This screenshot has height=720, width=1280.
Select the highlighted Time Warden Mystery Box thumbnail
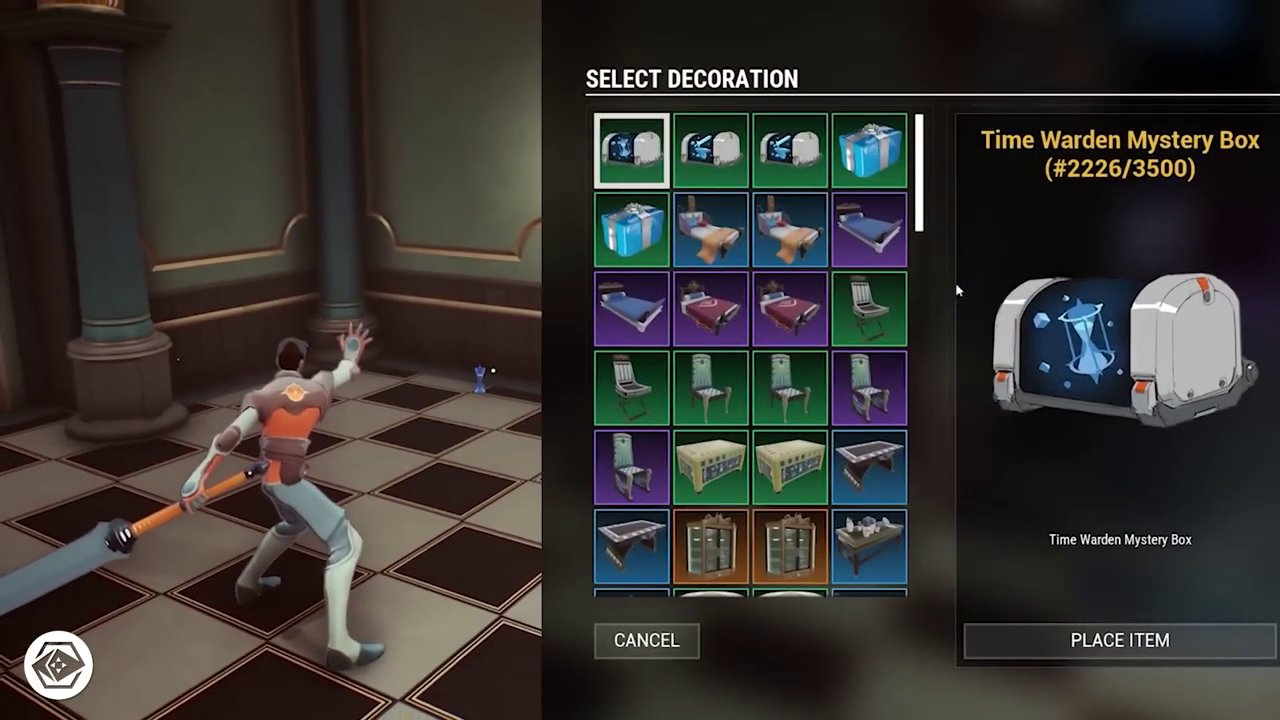[x=630, y=150]
